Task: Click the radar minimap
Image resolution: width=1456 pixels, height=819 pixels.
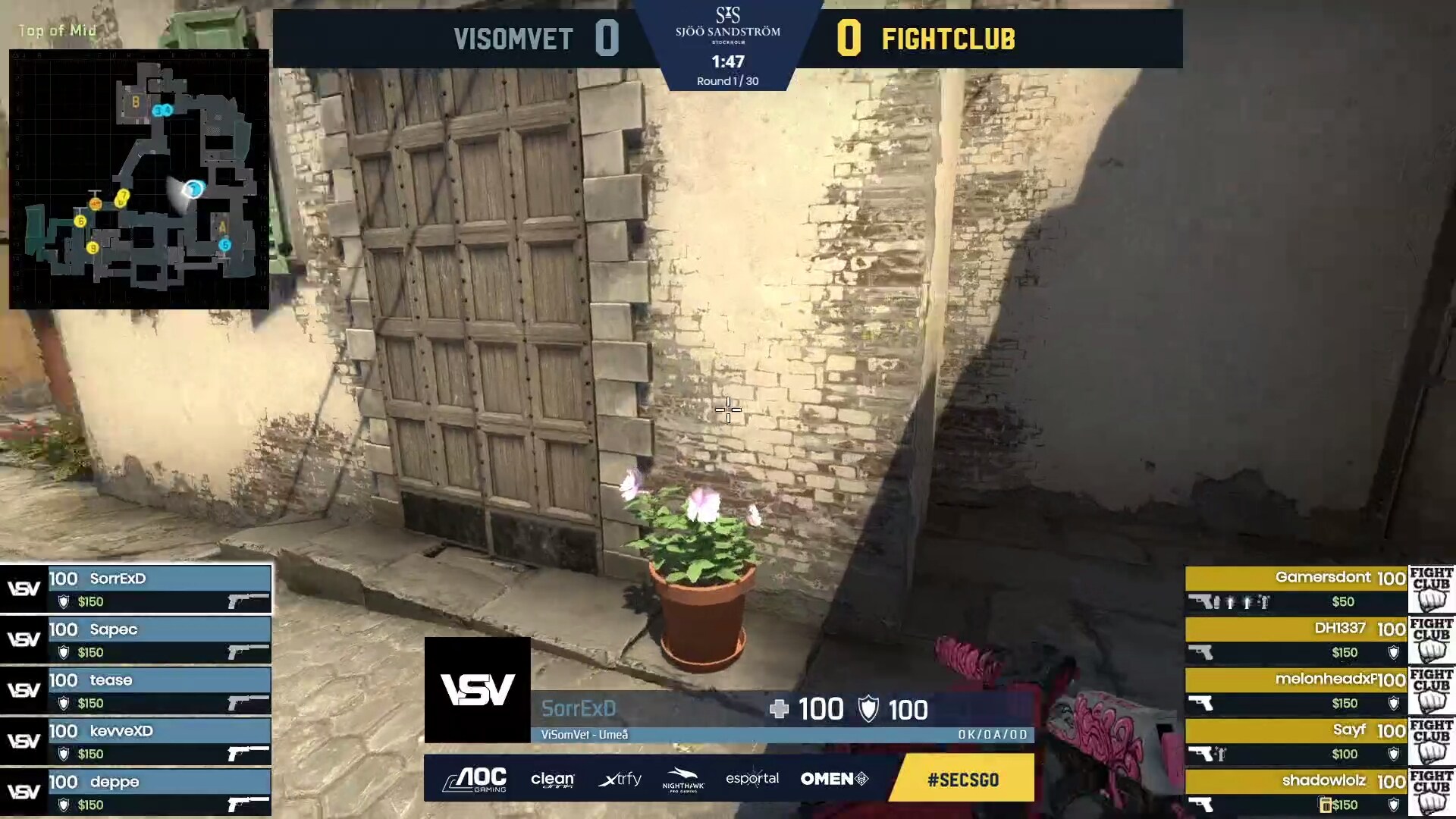Action: pyautogui.click(x=139, y=179)
